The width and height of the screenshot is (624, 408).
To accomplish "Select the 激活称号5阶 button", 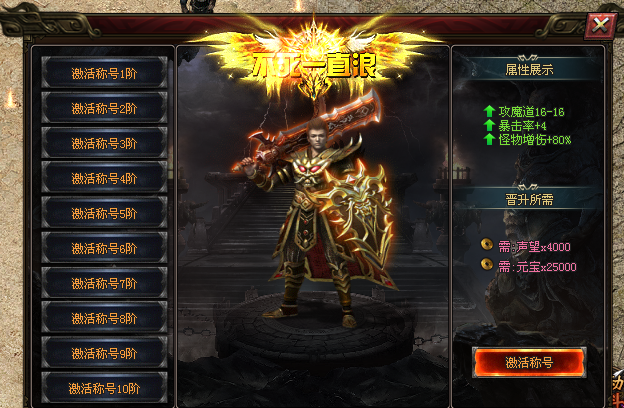I will 104,213.
